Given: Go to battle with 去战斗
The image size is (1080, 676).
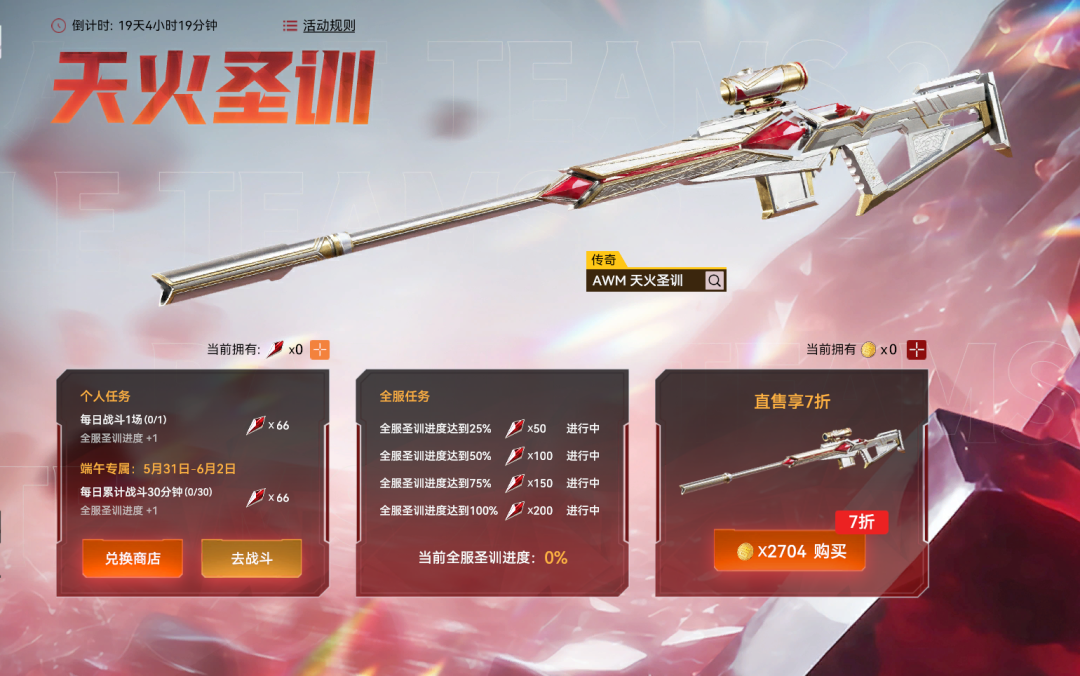Looking at the screenshot, I should click(x=251, y=558).
